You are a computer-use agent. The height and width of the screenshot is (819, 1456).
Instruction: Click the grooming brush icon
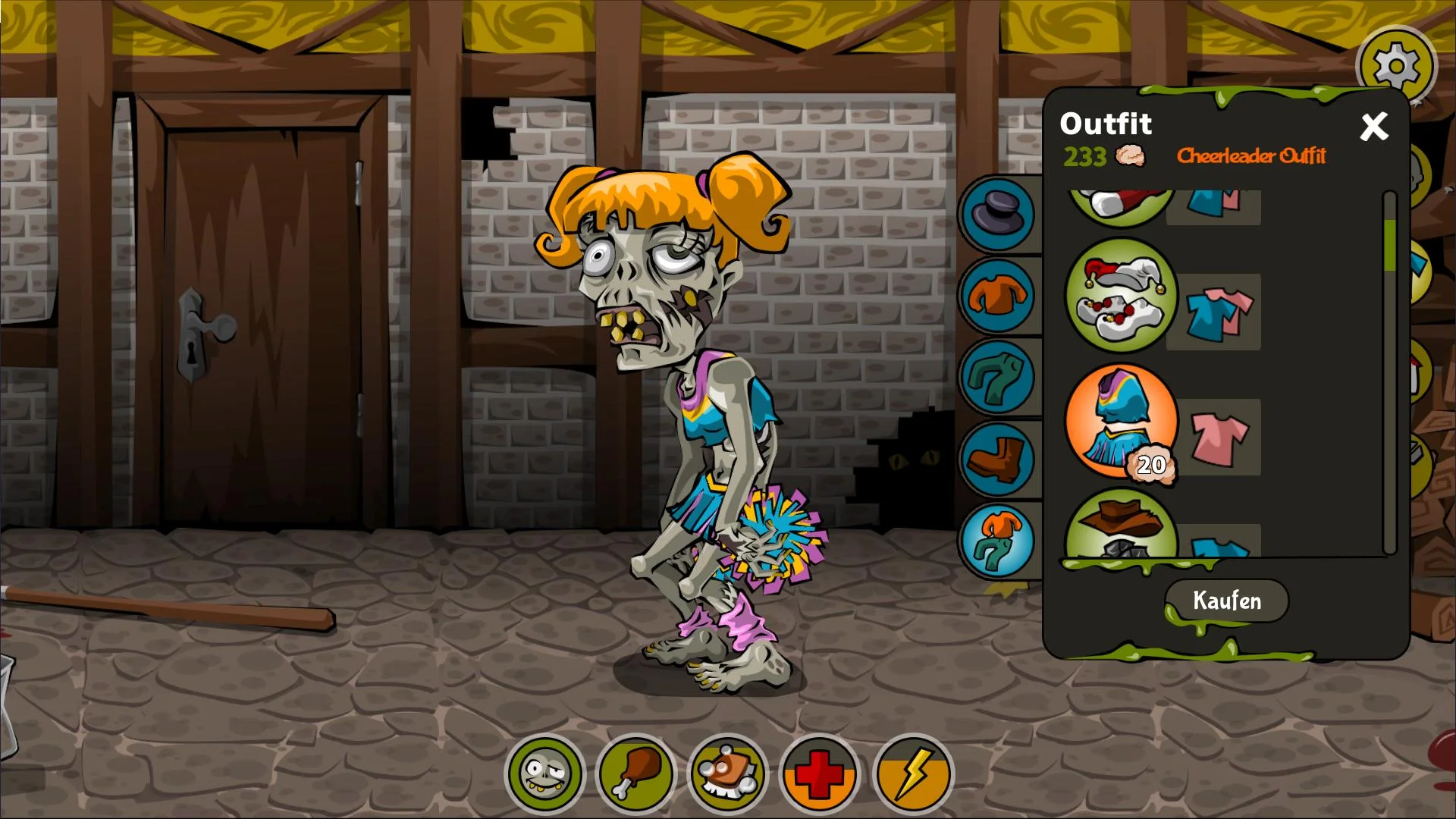[726, 773]
